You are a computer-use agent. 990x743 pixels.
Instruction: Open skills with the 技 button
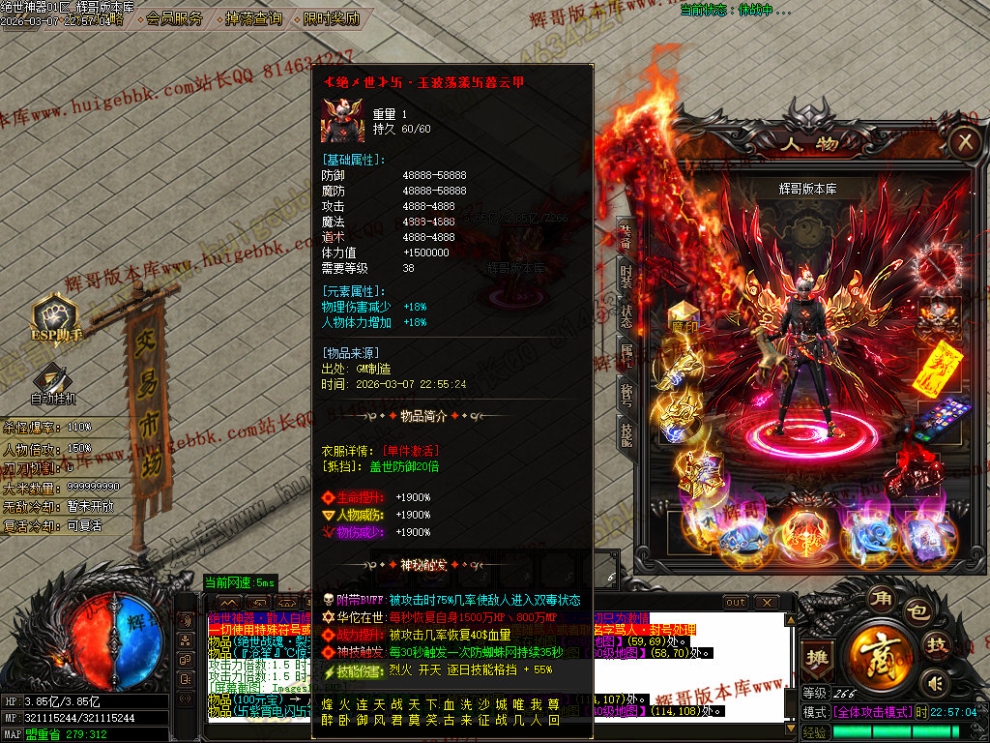pos(937,645)
